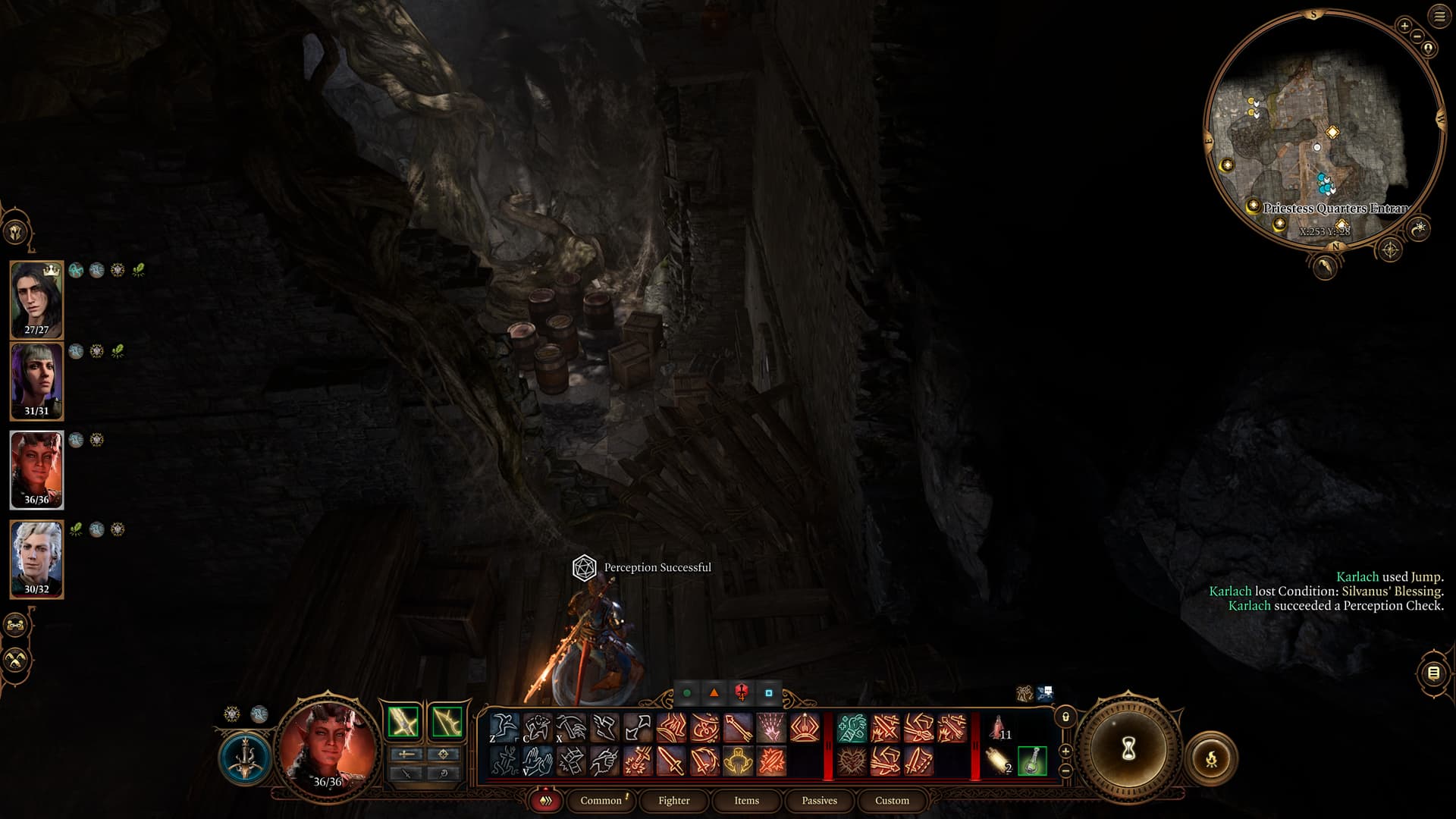Switch to the Common hotbar tab
The width and height of the screenshot is (1456, 819).
[x=601, y=801]
